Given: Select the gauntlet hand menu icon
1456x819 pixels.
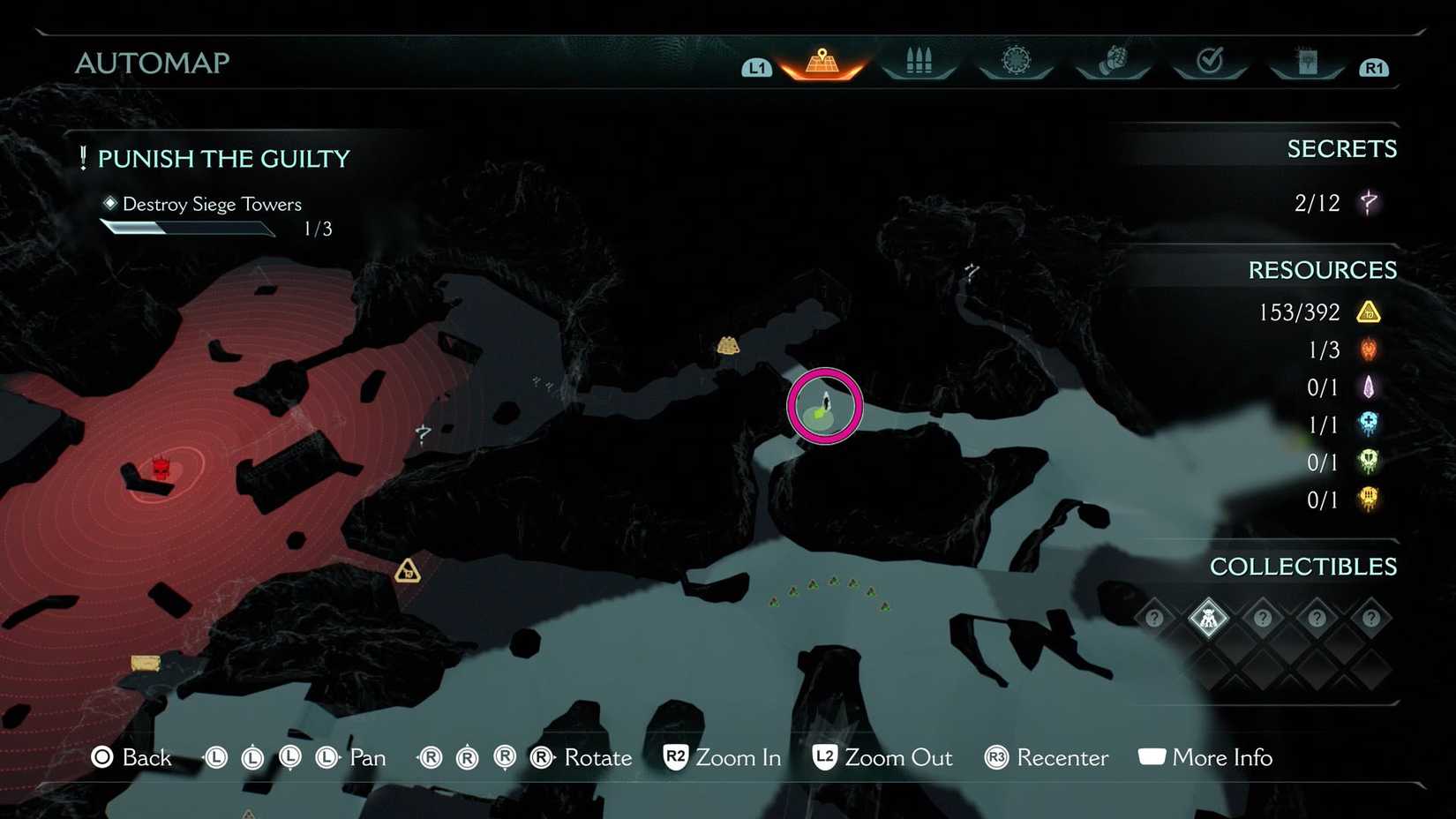Looking at the screenshot, I should click(x=1113, y=58).
